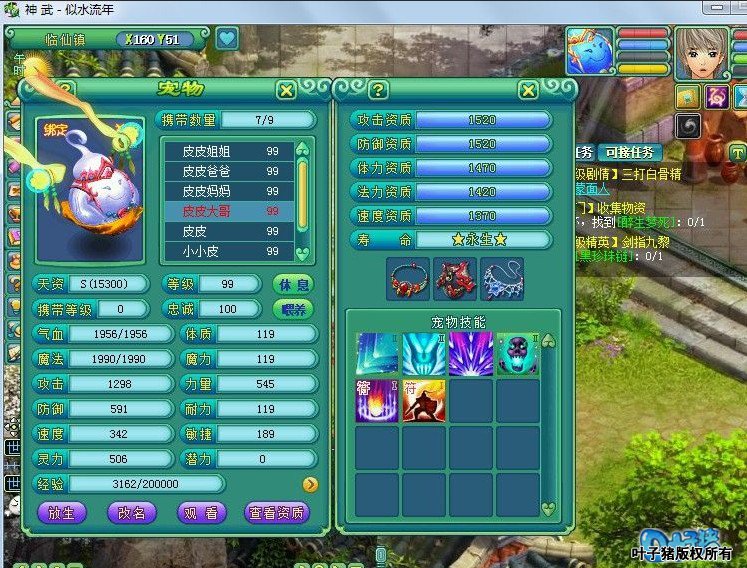Select pet 皮皮姐姐 from the list
Screen dimensions: 747x568
click(228, 151)
